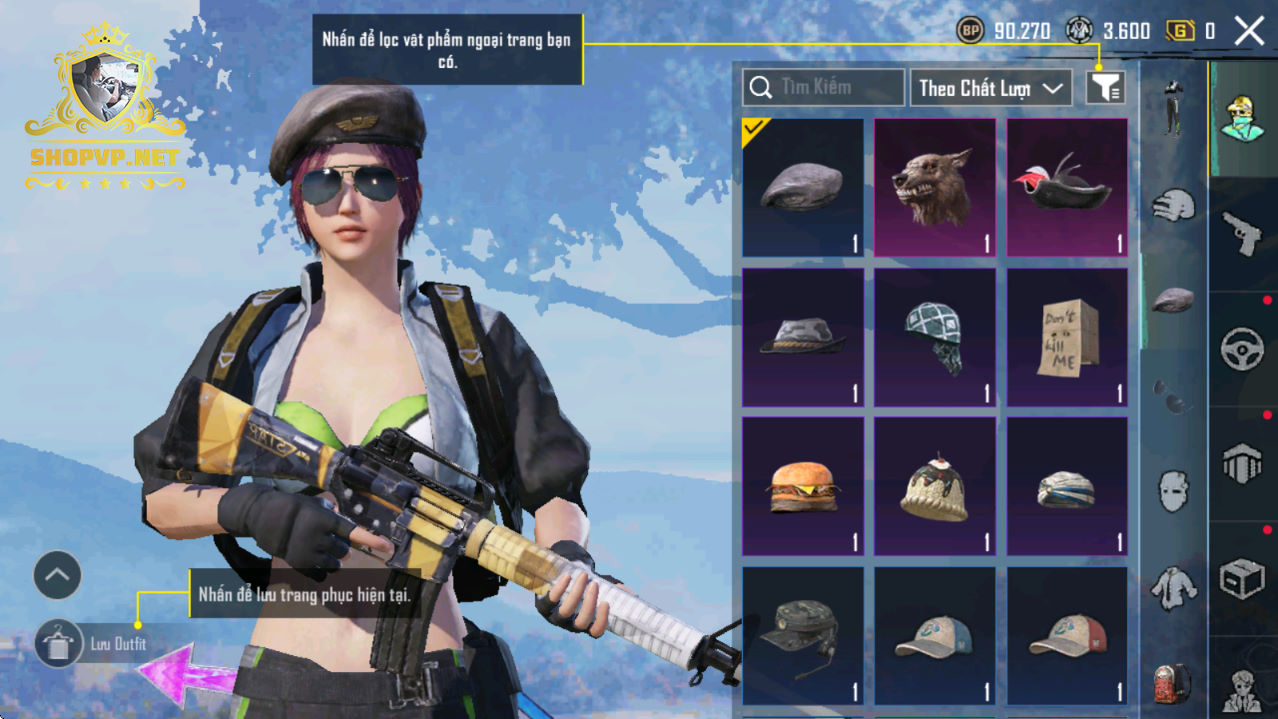This screenshot has height=719, width=1278.
Task: Close the inventory screen with the X
Action: 1249,31
